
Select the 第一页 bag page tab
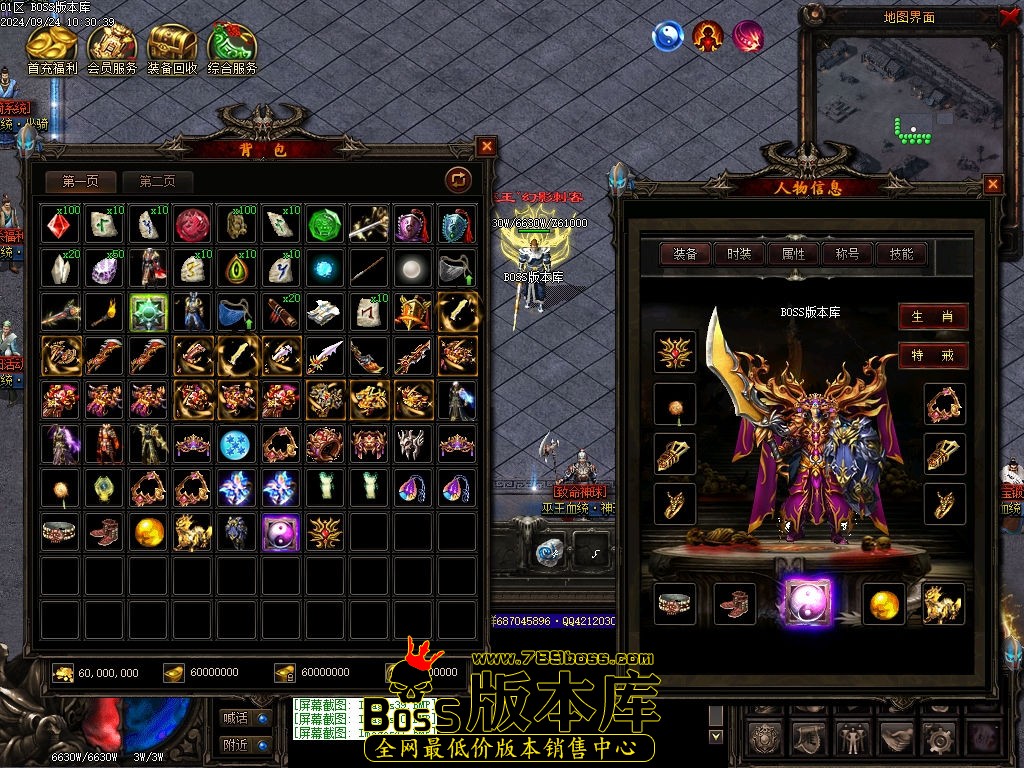tap(80, 181)
